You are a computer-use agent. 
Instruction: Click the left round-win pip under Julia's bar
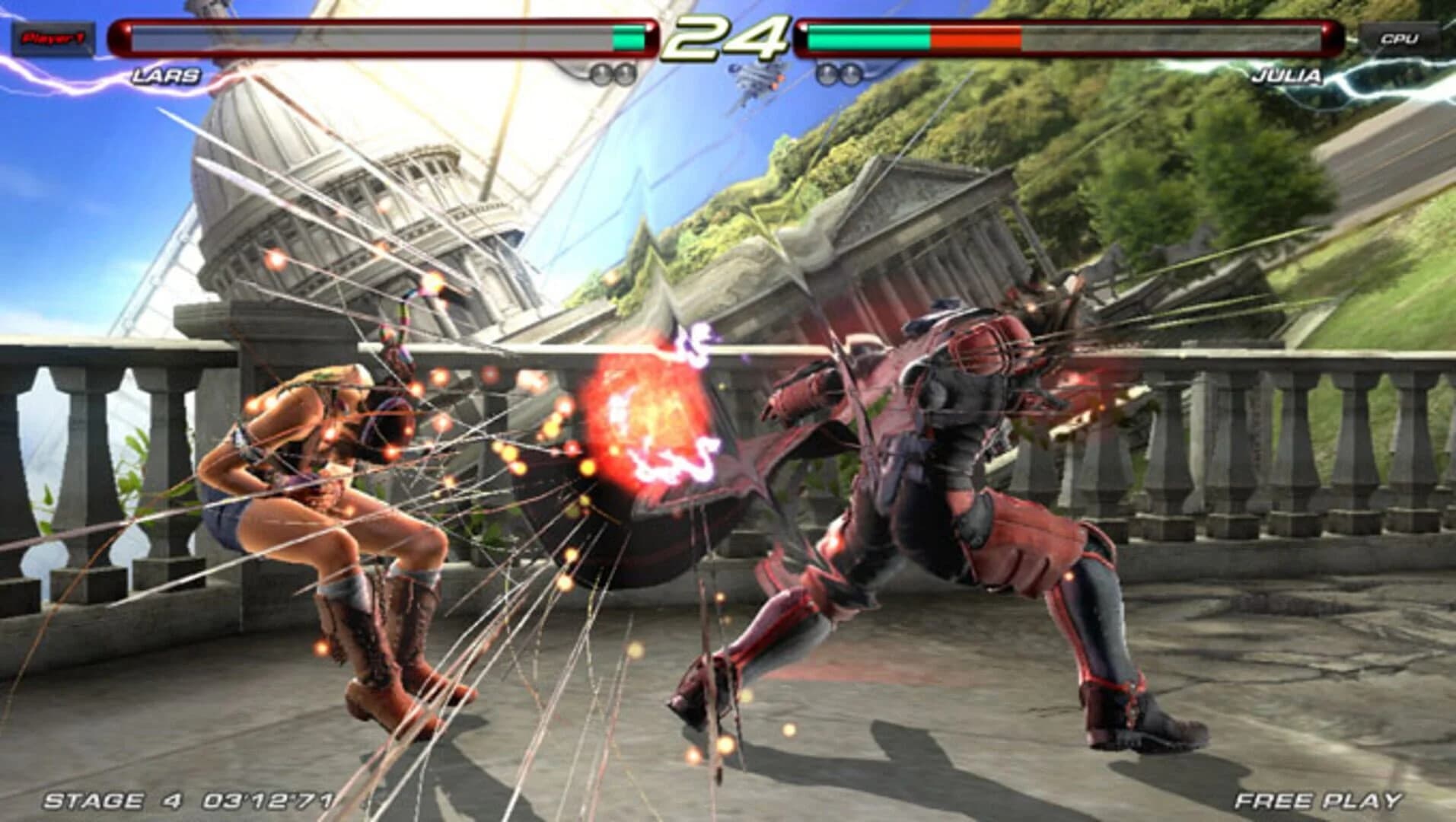[x=826, y=74]
